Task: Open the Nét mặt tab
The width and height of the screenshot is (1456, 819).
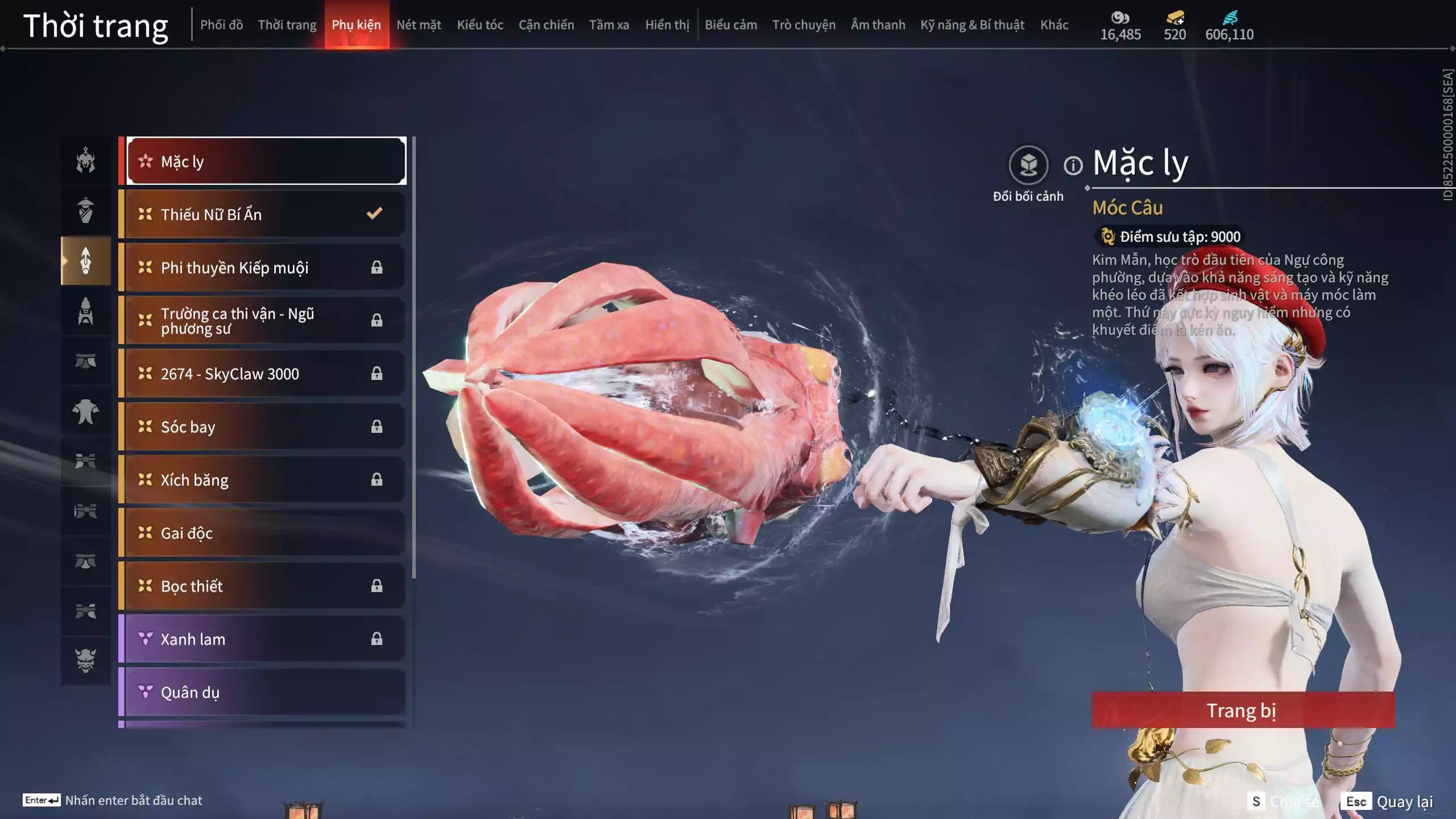Action: coord(419,25)
